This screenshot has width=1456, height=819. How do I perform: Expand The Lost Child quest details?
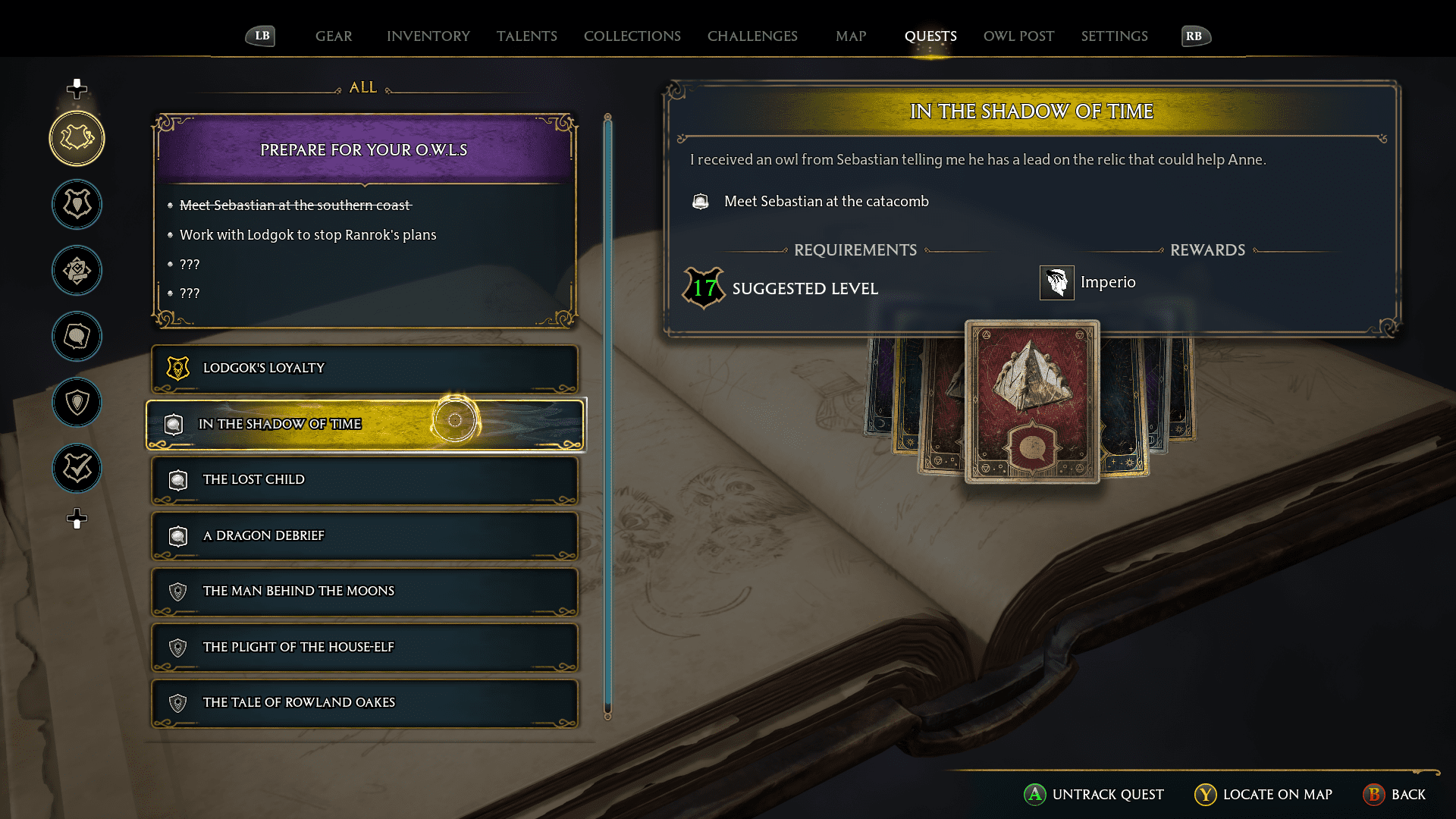(364, 480)
